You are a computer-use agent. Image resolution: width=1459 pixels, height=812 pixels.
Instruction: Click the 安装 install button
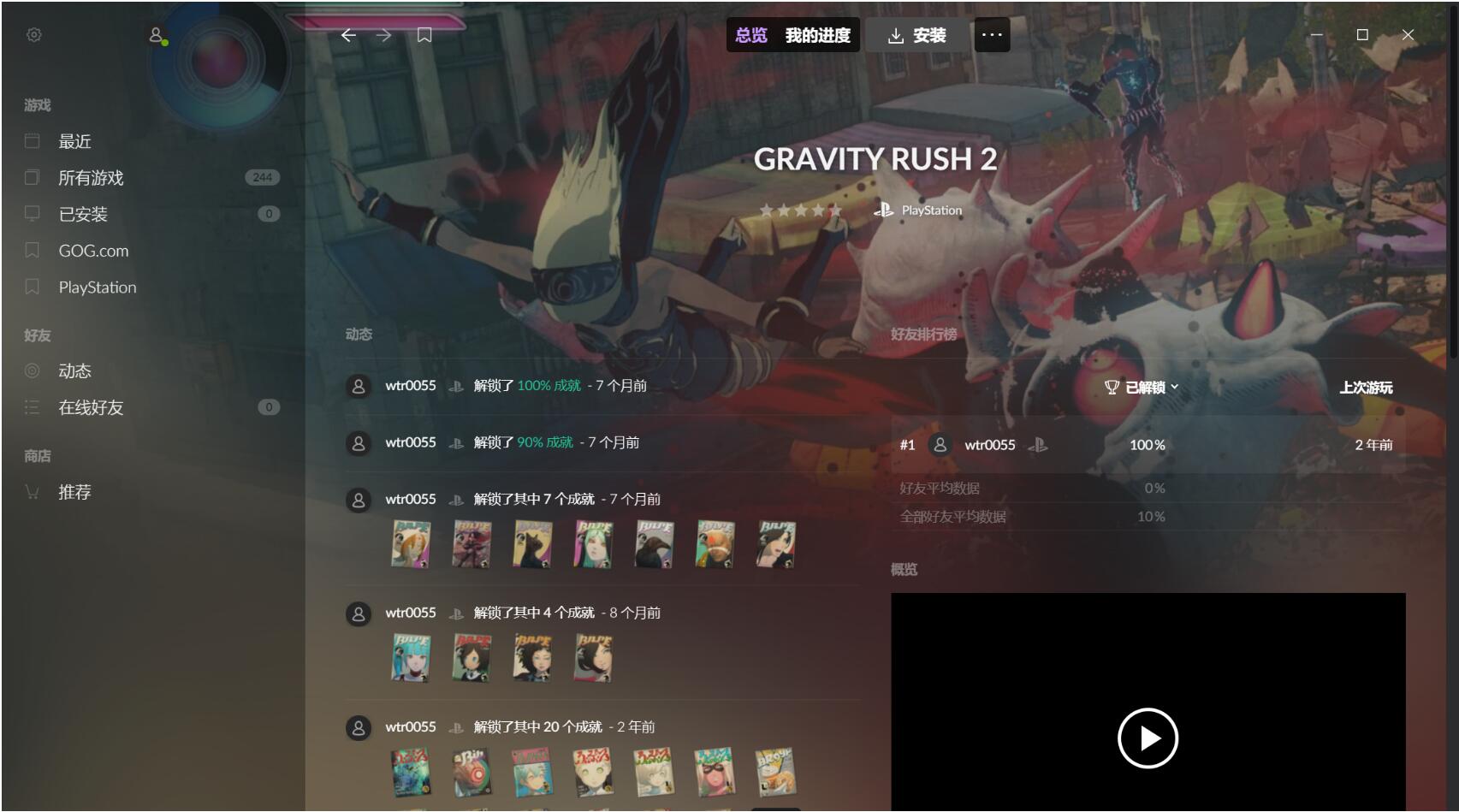pyautogui.click(x=917, y=35)
